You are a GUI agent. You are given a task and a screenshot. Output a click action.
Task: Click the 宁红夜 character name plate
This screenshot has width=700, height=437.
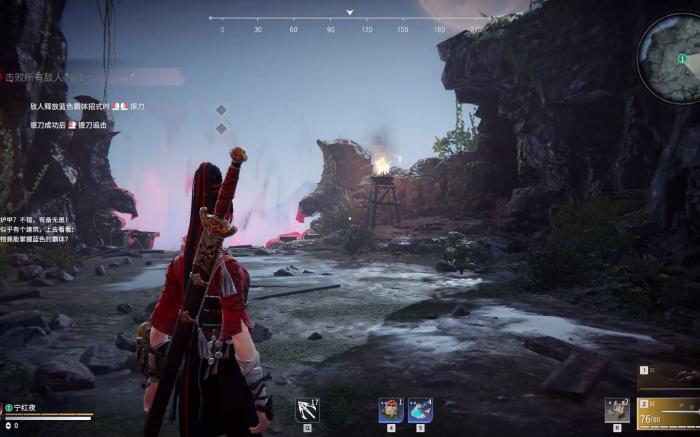30,407
